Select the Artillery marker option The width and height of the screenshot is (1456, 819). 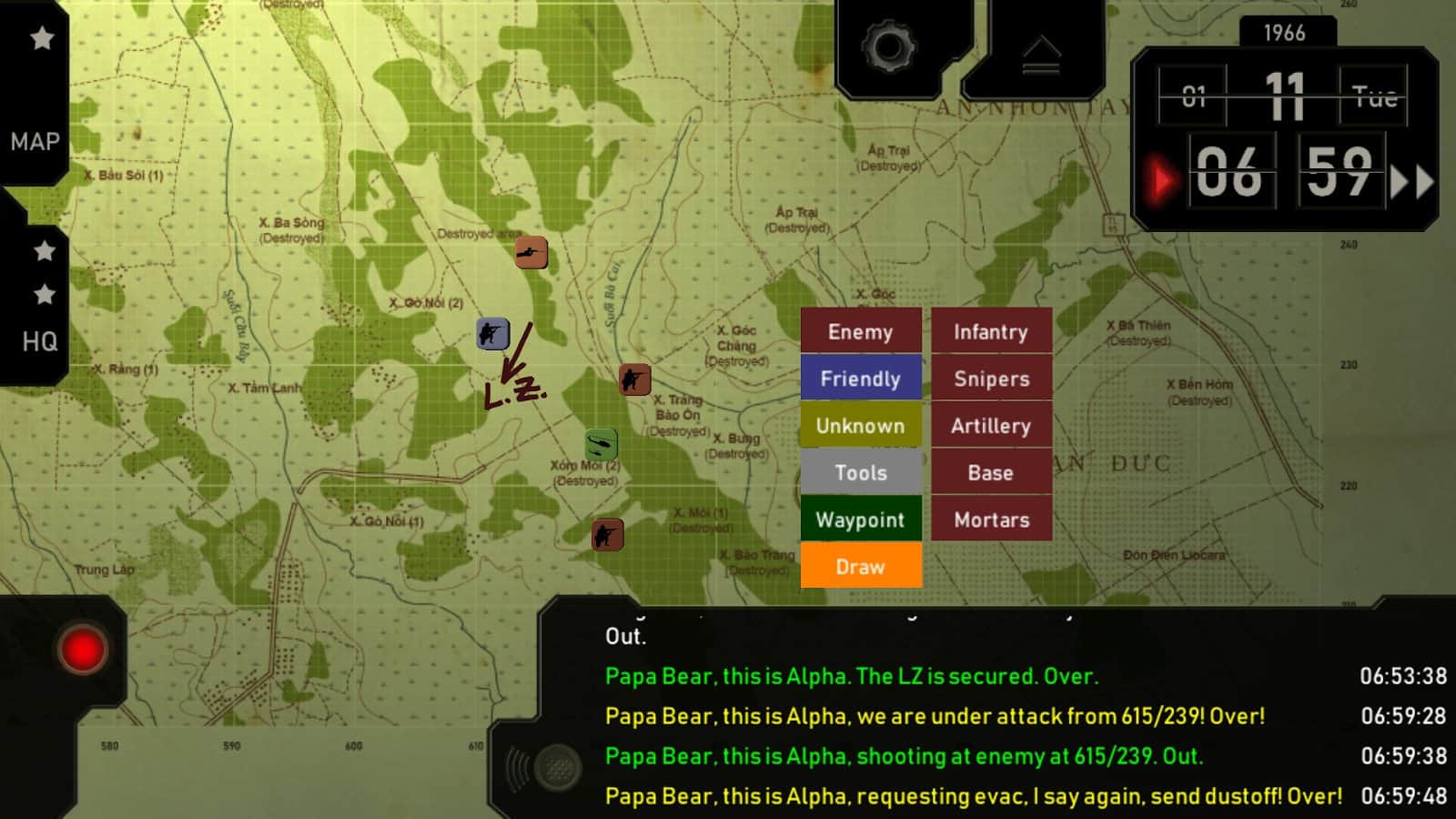click(991, 426)
